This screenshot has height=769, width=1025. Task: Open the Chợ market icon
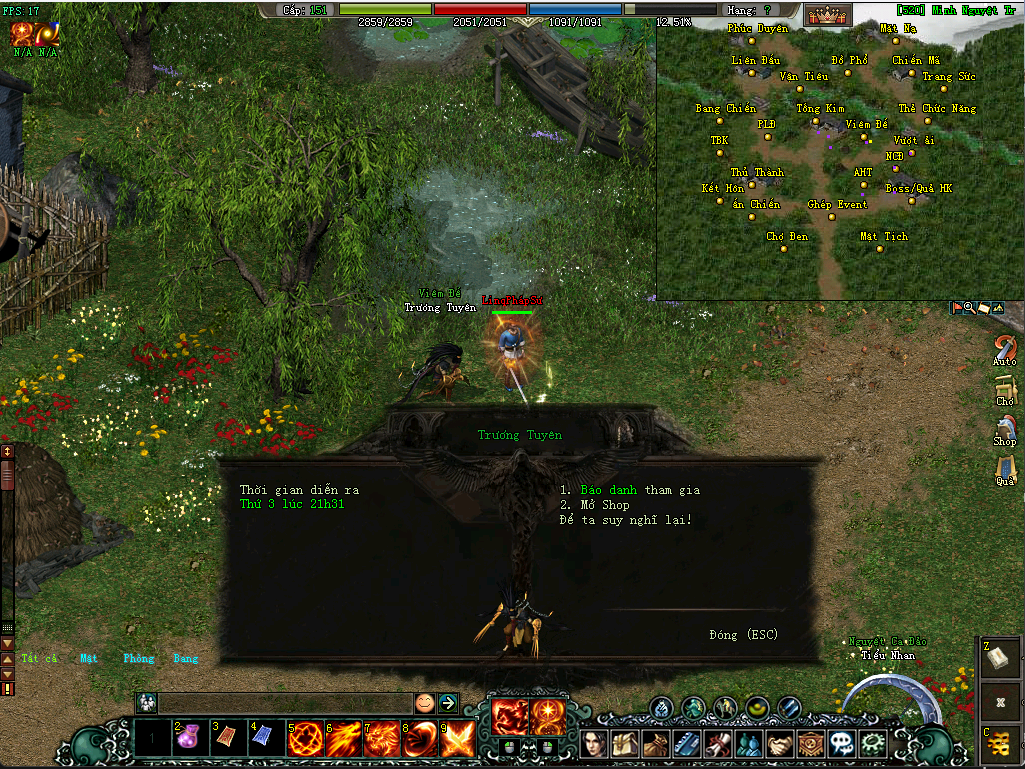[x=1005, y=389]
